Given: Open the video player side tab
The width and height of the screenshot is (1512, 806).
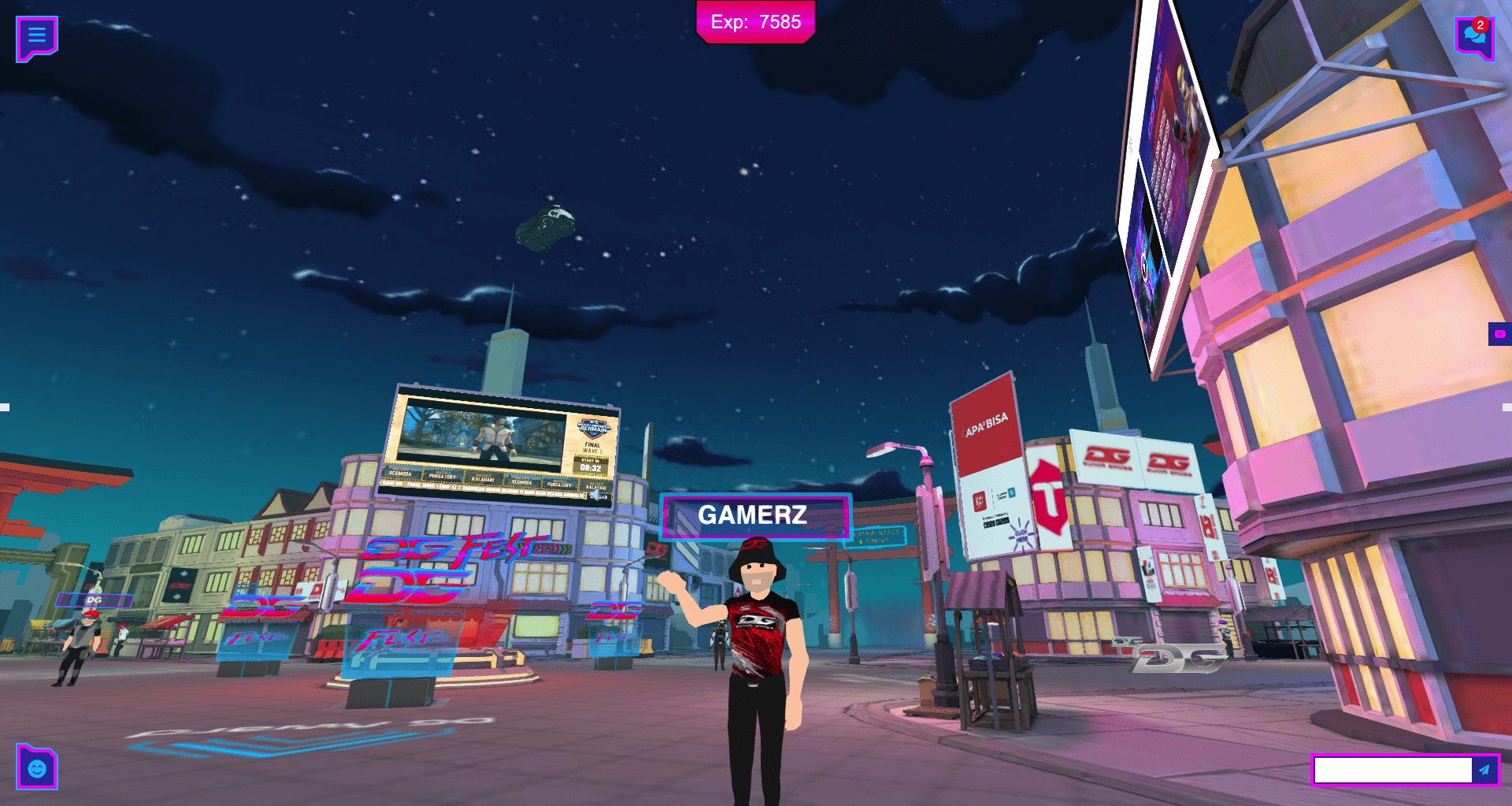Looking at the screenshot, I should (1499, 334).
